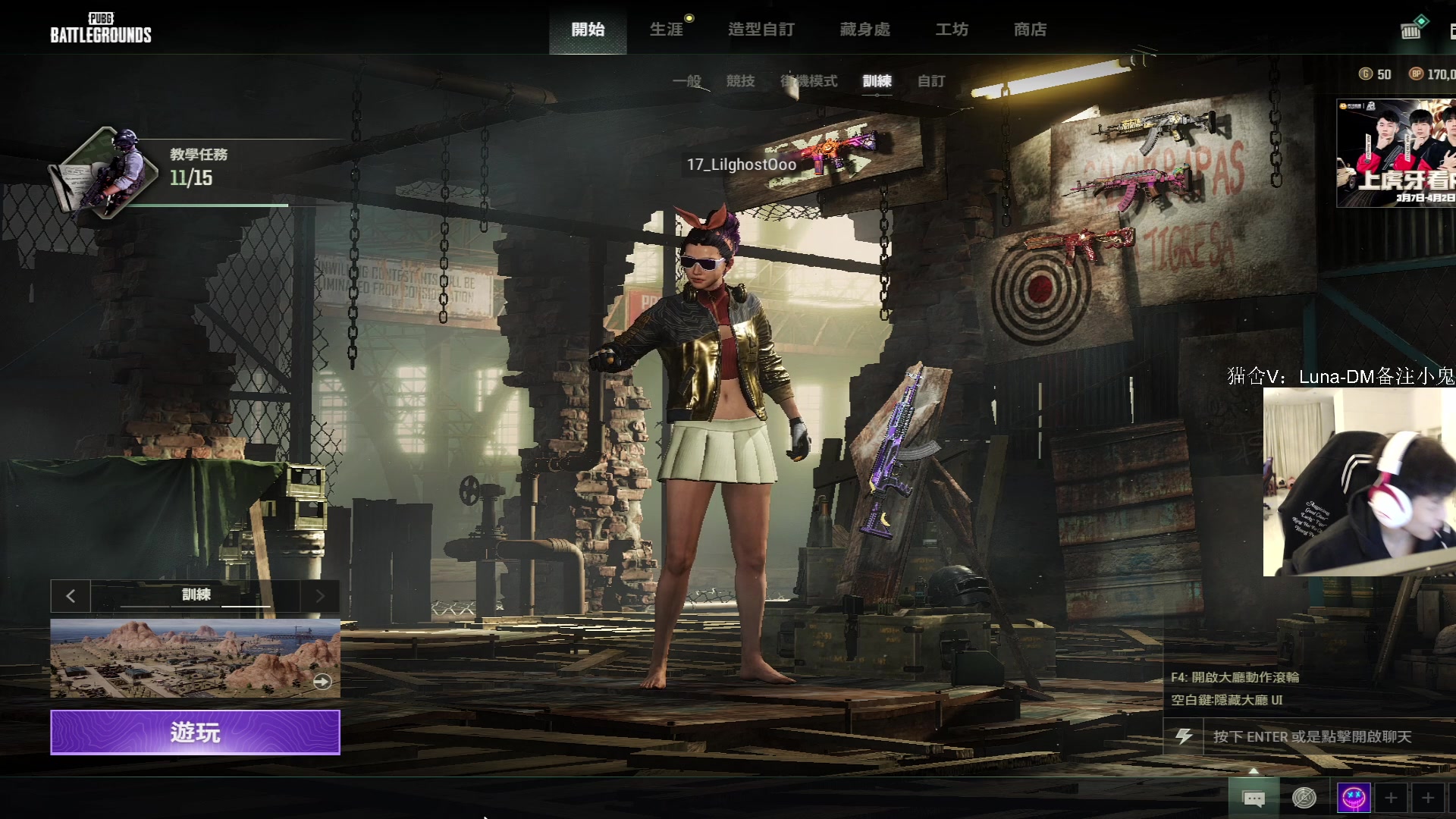Open the esports event banner
This screenshot has width=1456, height=819.
coord(1396,153)
